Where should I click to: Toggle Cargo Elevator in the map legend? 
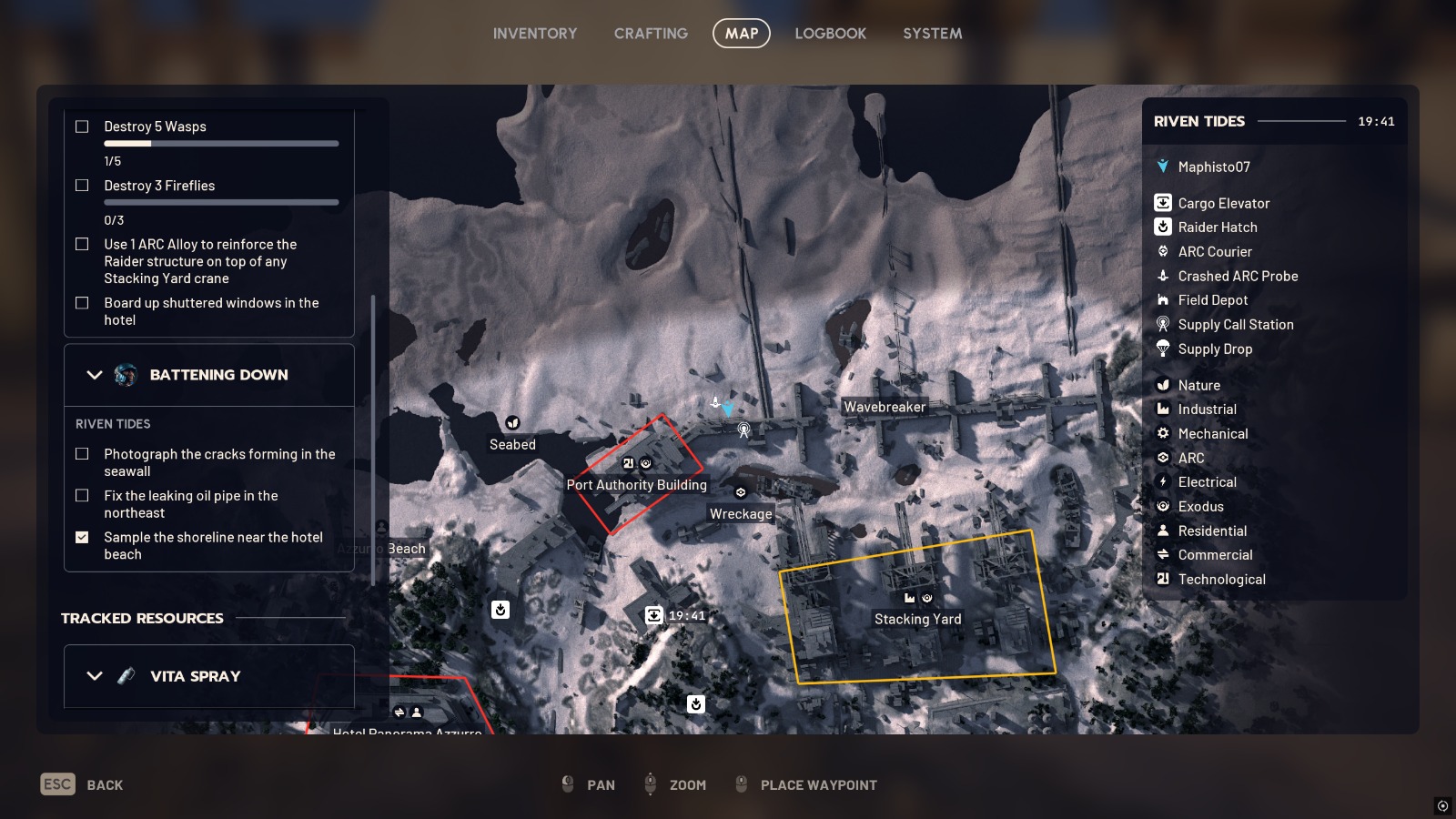click(x=1223, y=203)
